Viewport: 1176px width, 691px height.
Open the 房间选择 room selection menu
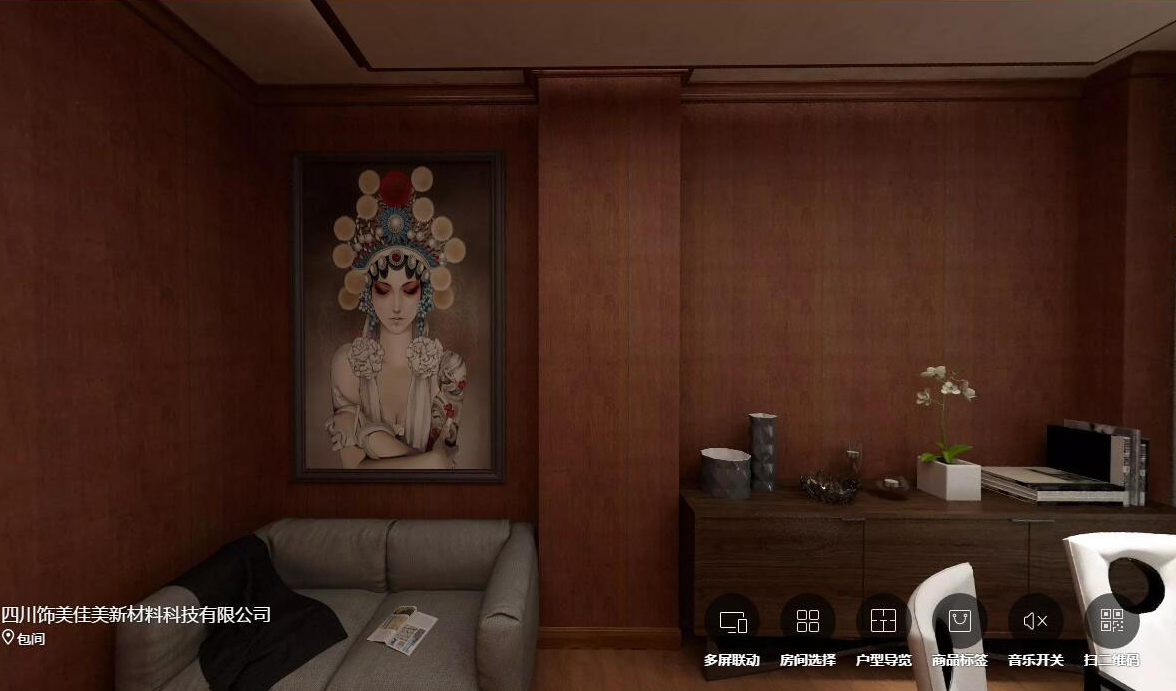(807, 622)
